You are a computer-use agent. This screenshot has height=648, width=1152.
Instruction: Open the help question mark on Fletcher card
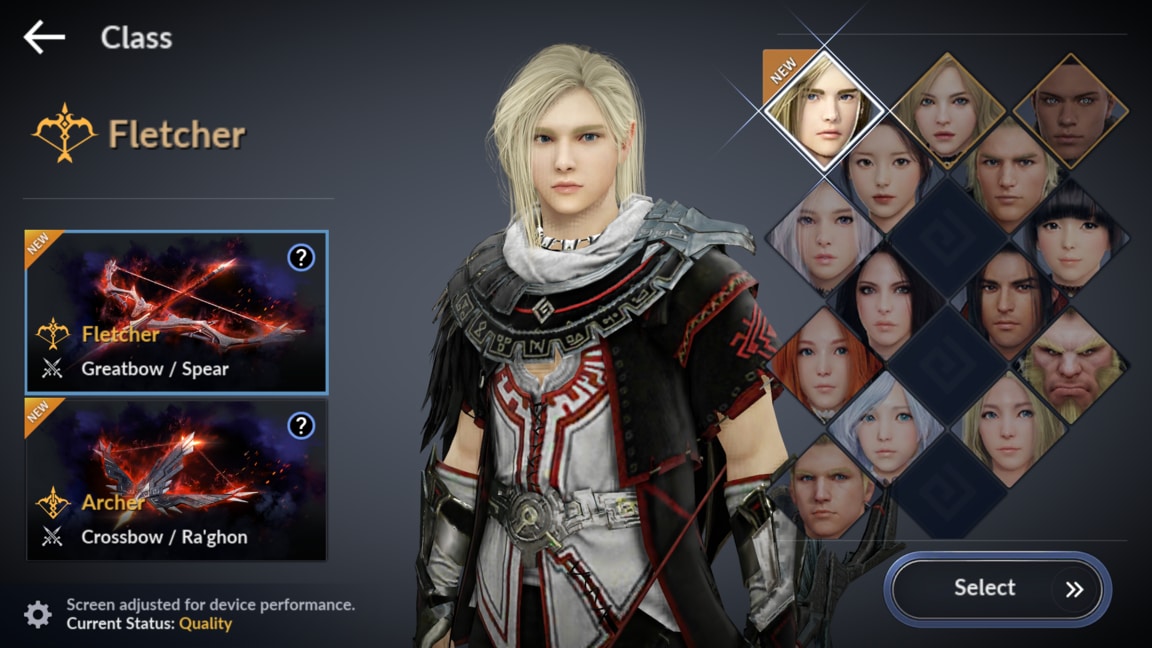(301, 258)
